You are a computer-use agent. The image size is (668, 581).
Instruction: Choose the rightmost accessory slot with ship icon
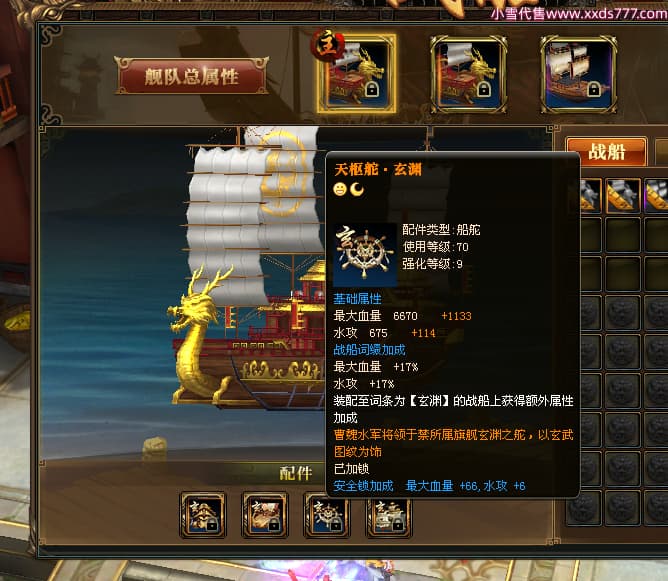pos(389,515)
